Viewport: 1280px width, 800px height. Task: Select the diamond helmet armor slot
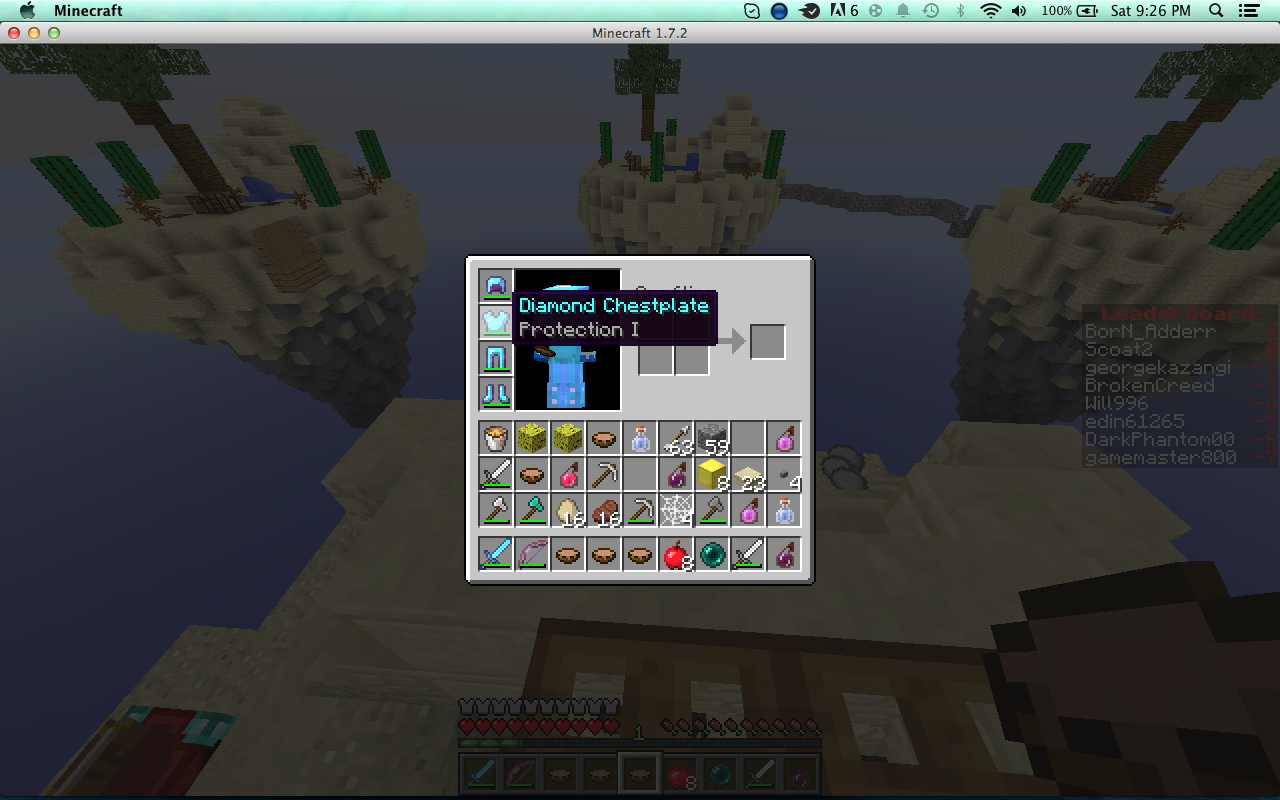pyautogui.click(x=496, y=287)
